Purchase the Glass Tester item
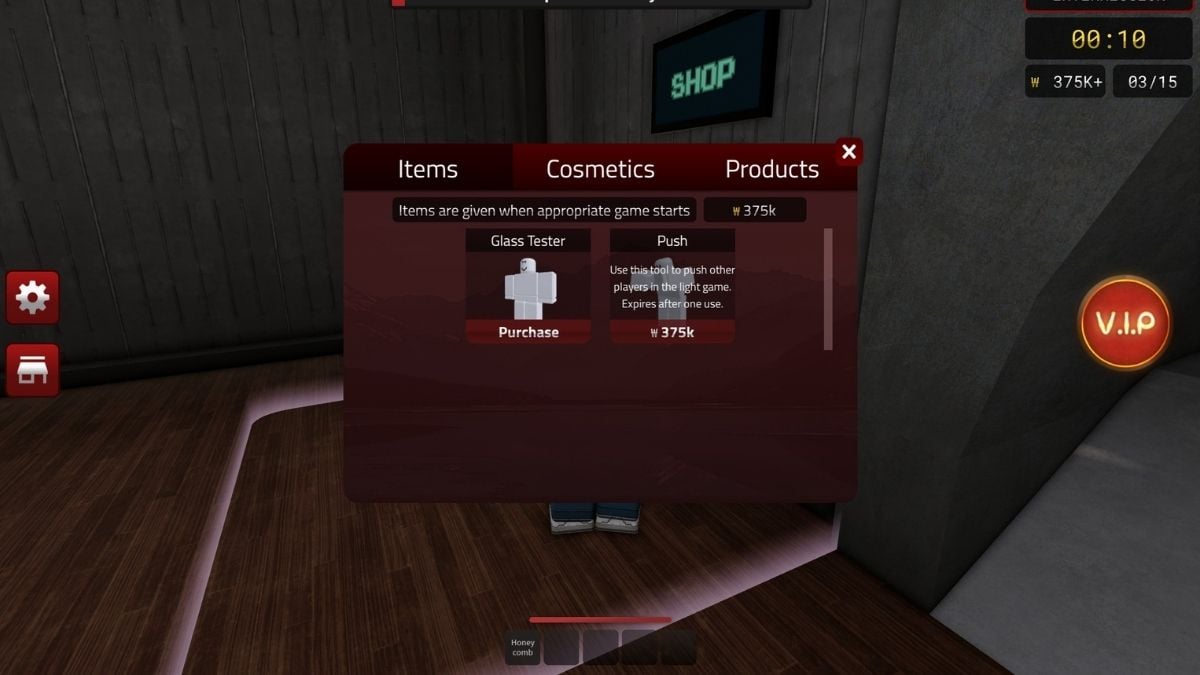 coord(528,332)
